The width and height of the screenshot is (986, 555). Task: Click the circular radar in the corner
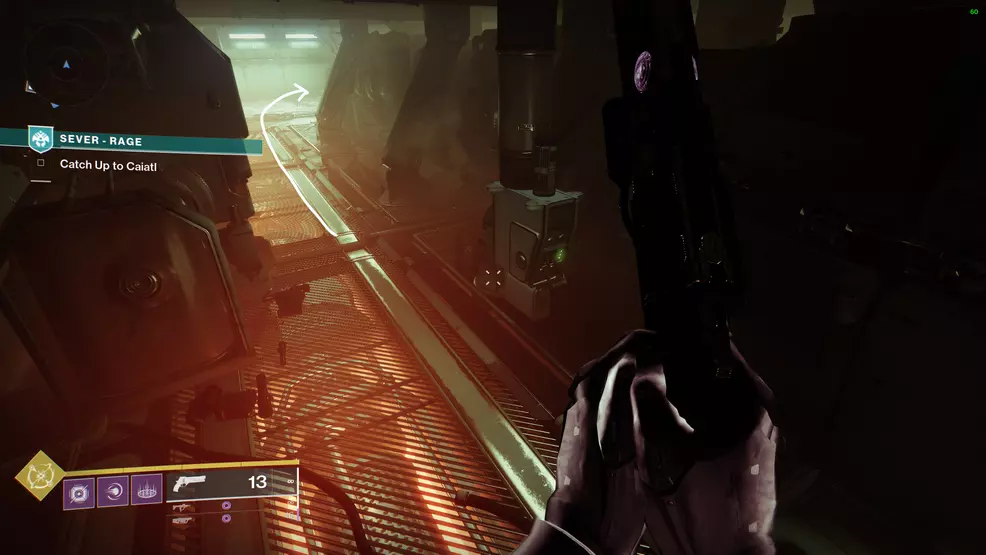tap(66, 62)
